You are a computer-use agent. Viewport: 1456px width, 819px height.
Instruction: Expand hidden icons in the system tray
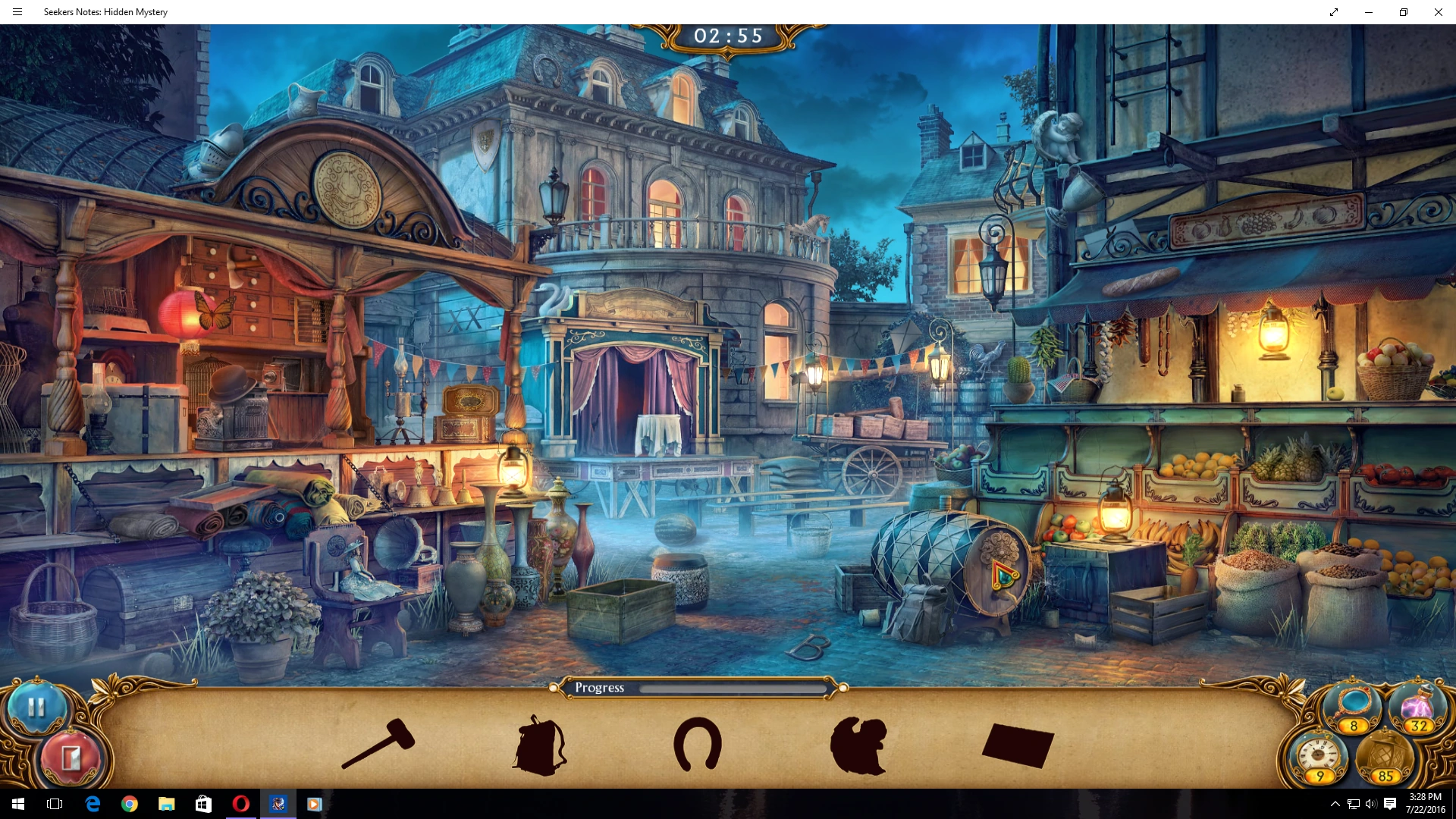point(1334,804)
